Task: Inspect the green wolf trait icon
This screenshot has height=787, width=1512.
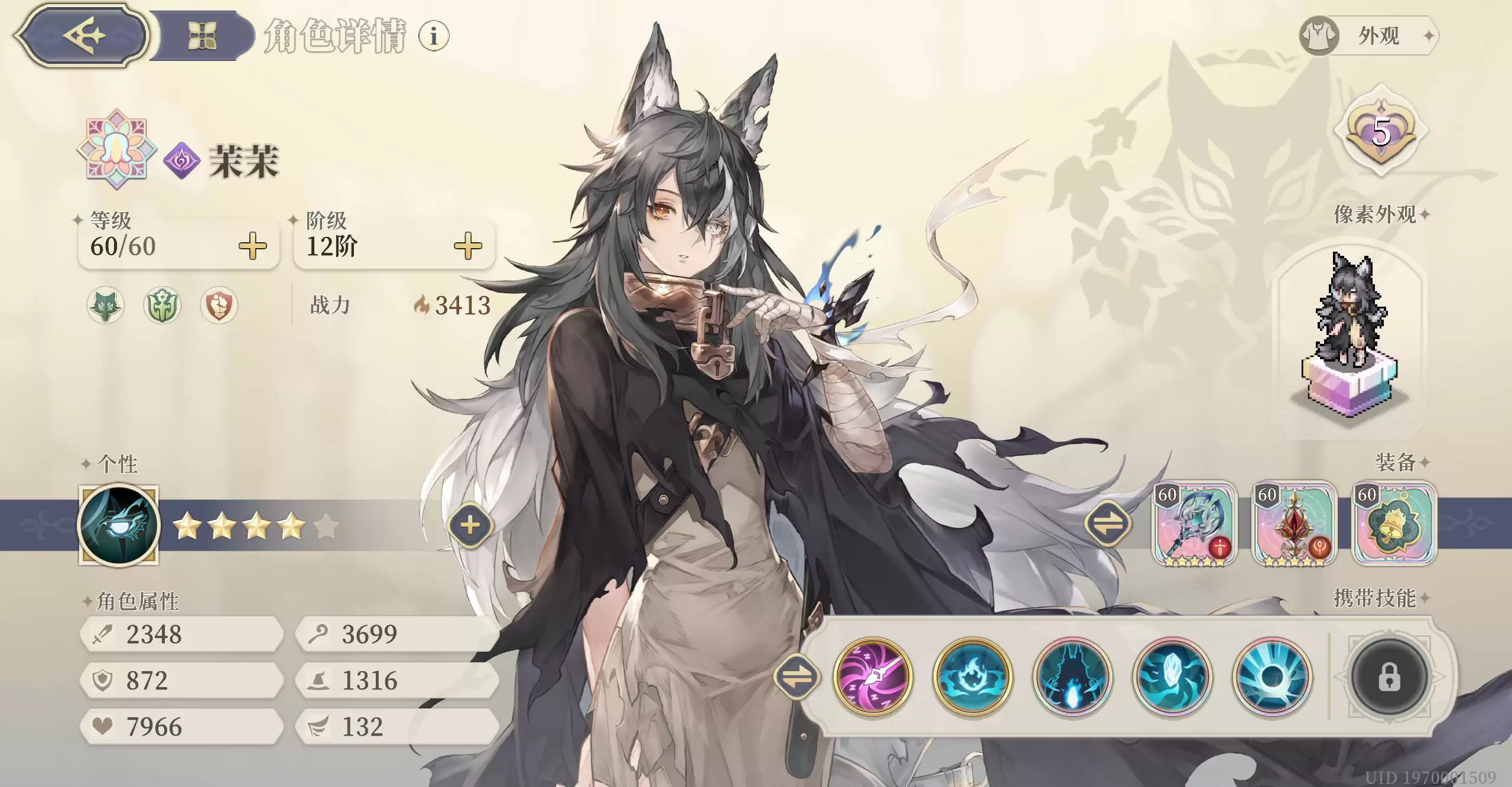Action: point(106,305)
